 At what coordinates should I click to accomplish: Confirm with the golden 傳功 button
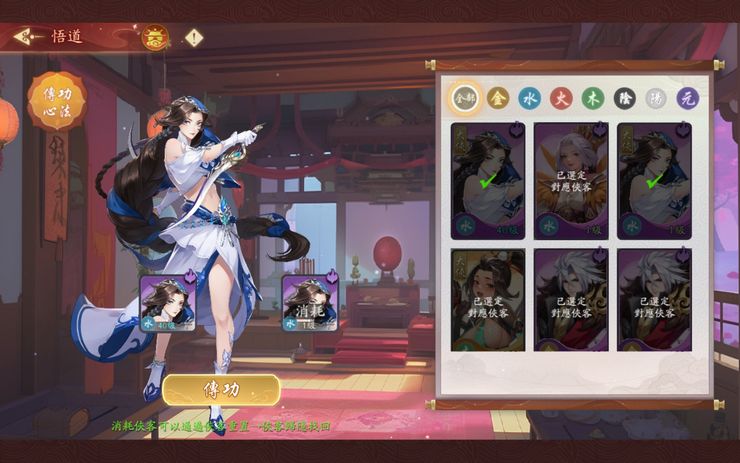pyautogui.click(x=221, y=389)
